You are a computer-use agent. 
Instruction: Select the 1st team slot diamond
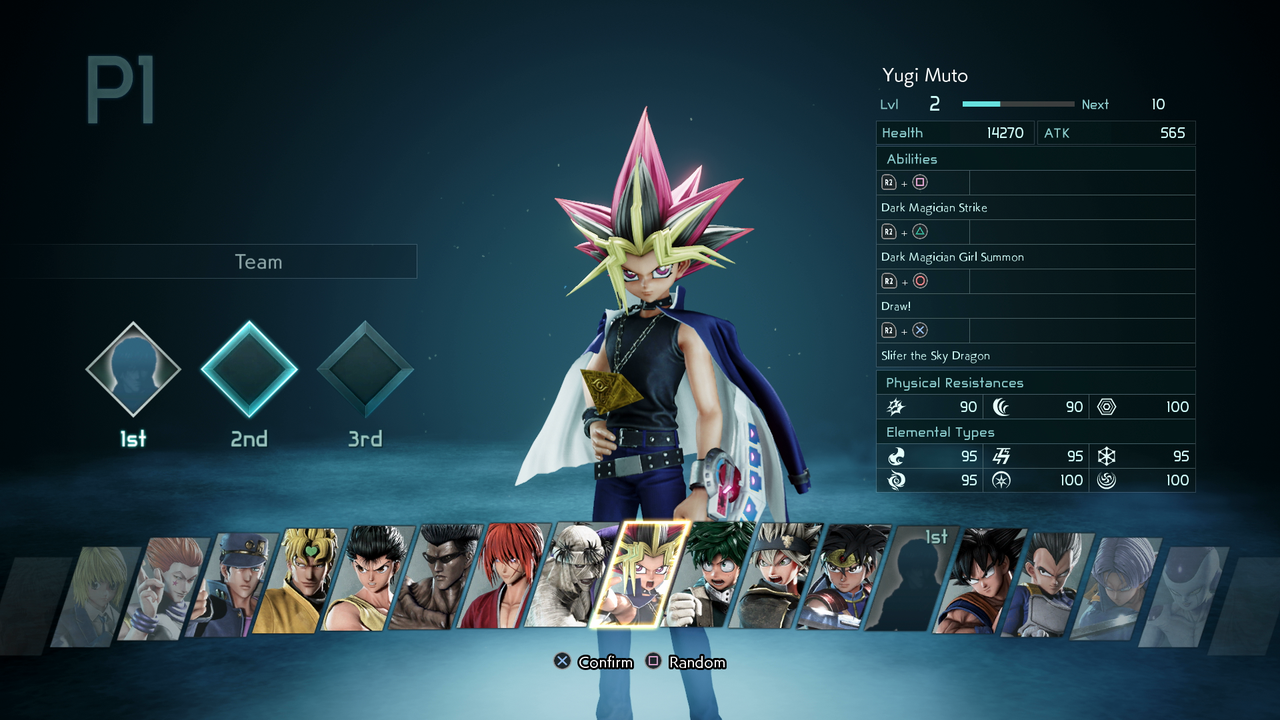click(x=133, y=369)
